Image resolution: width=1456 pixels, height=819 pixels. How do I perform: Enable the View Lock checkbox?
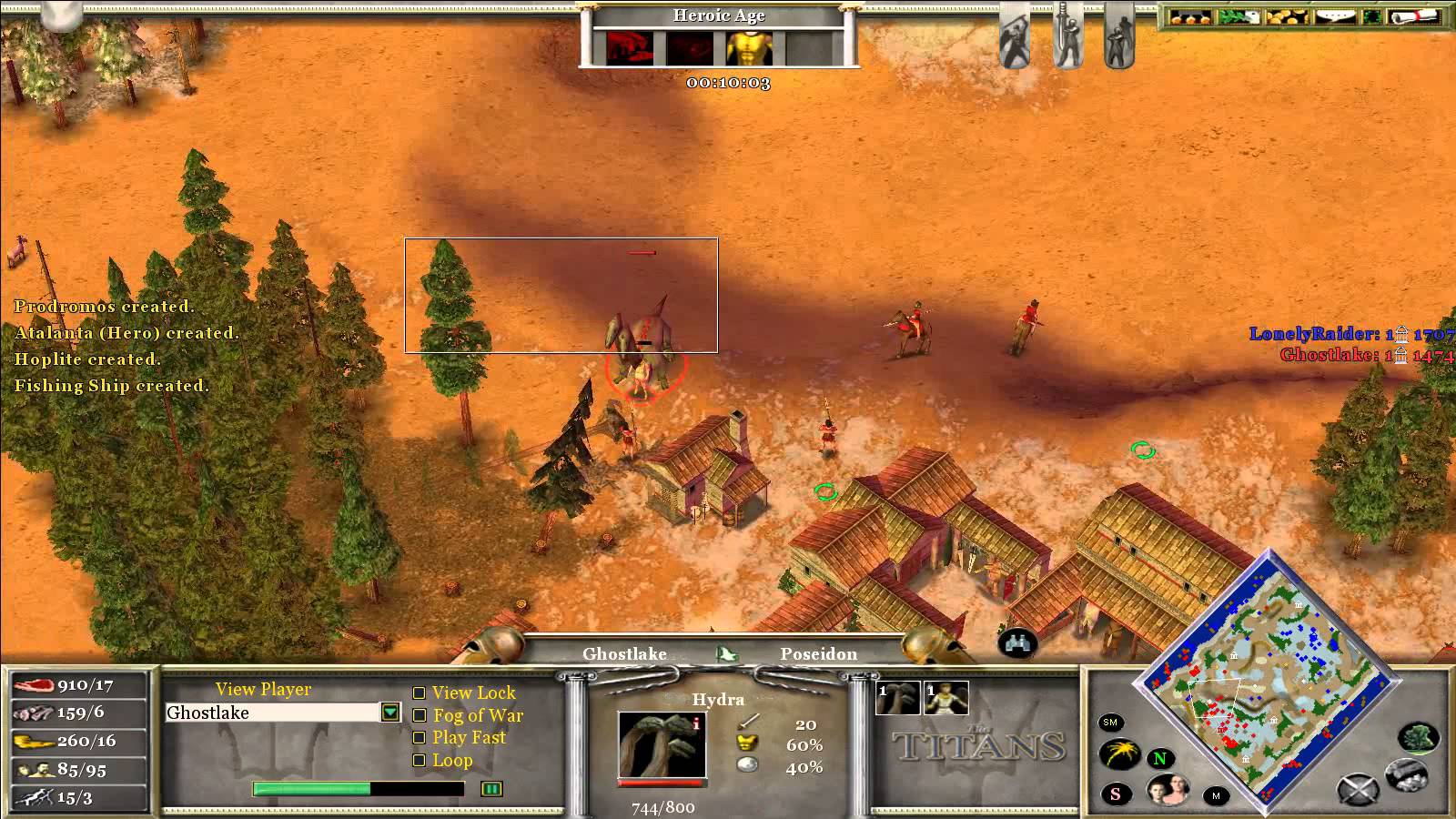(420, 693)
